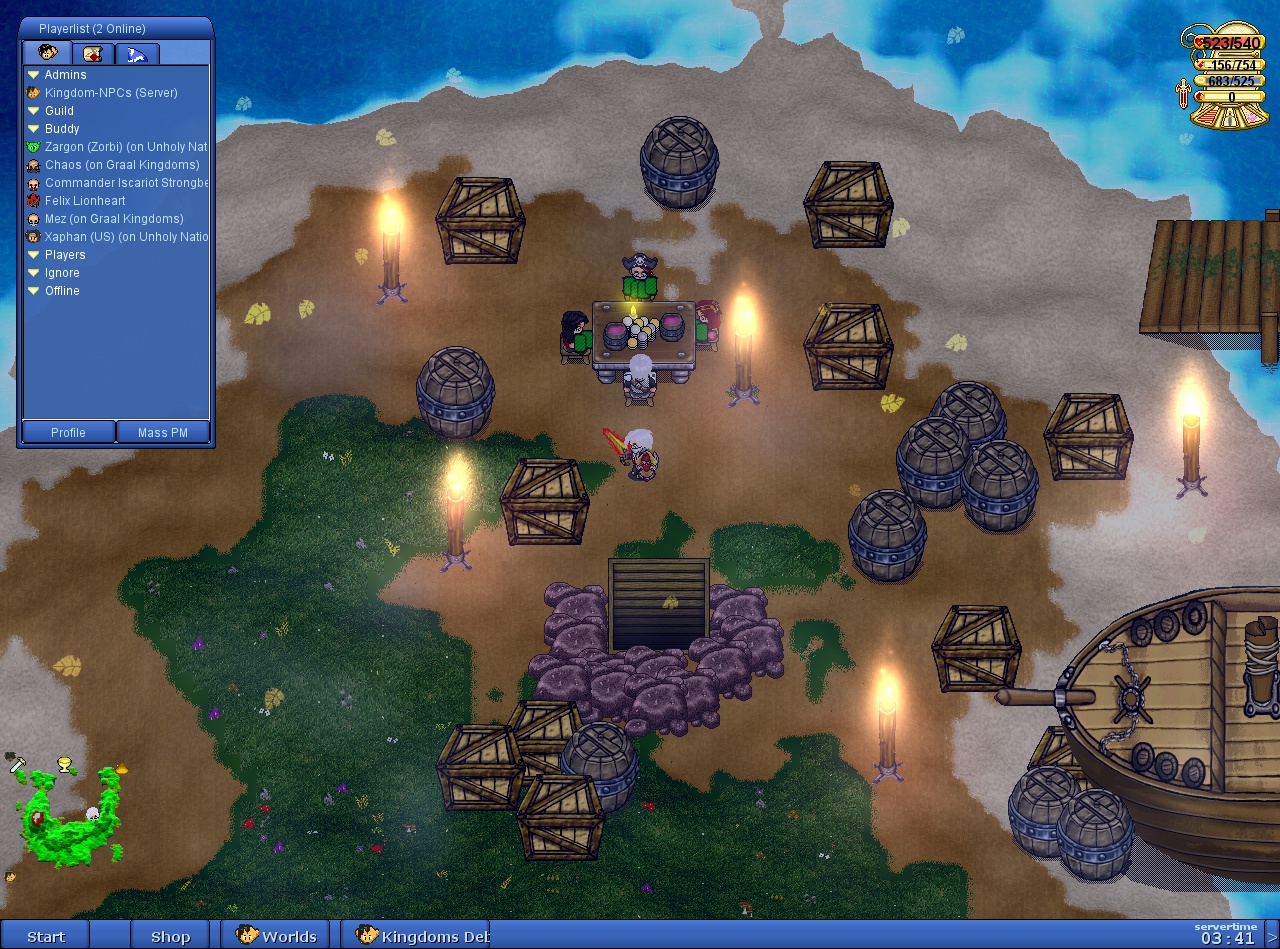
Task: Toggle the Guild group
Action: 34,111
